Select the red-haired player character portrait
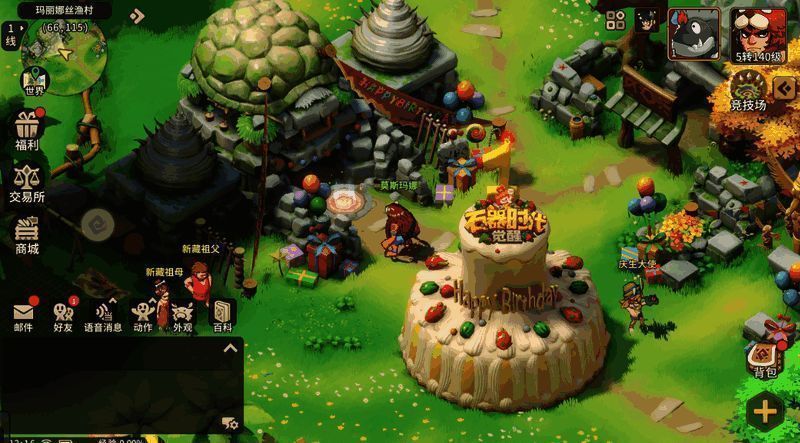Viewport: 800px width, 443px height. [x=758, y=31]
